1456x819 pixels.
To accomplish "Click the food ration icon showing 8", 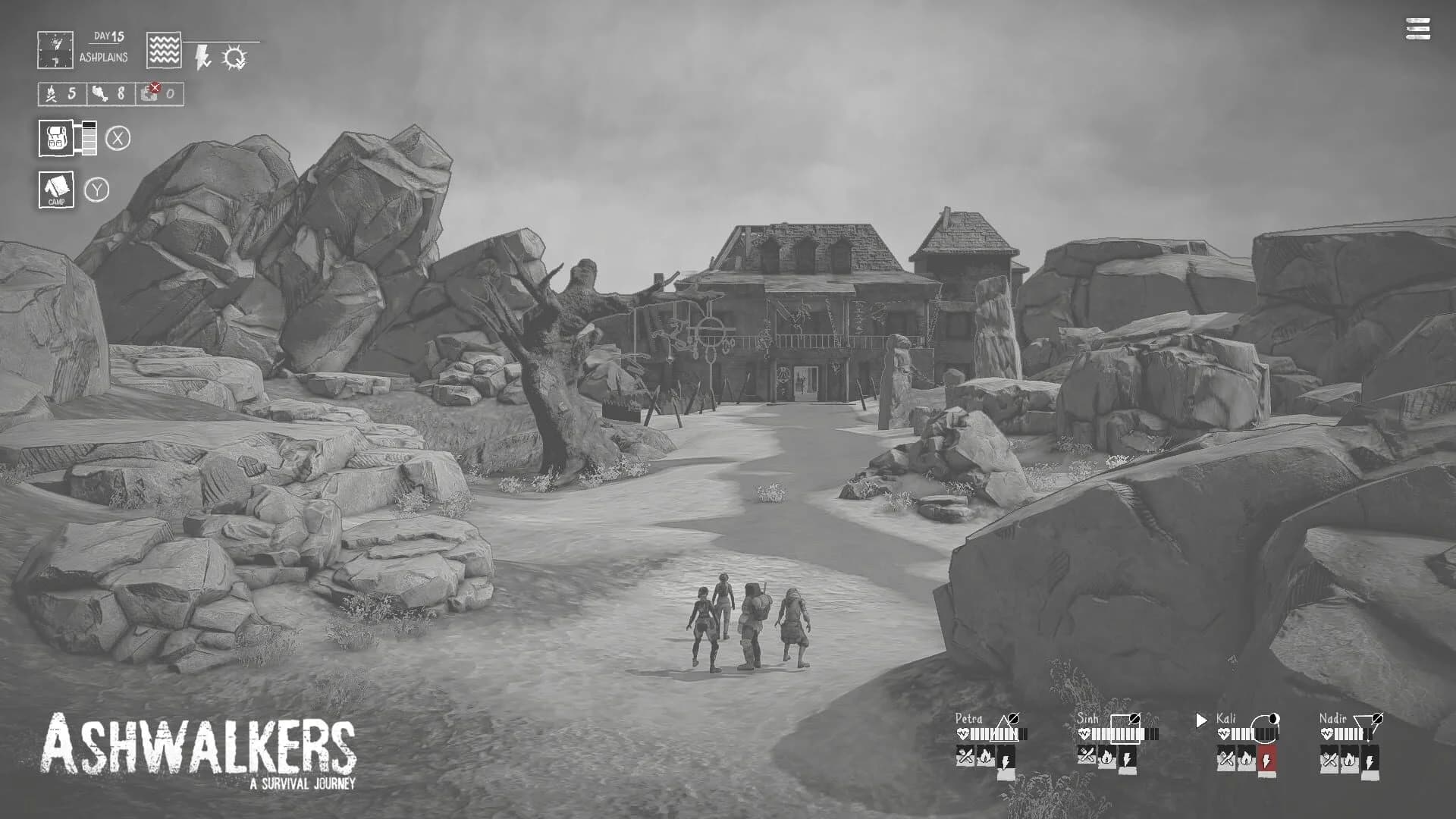I will (99, 94).
